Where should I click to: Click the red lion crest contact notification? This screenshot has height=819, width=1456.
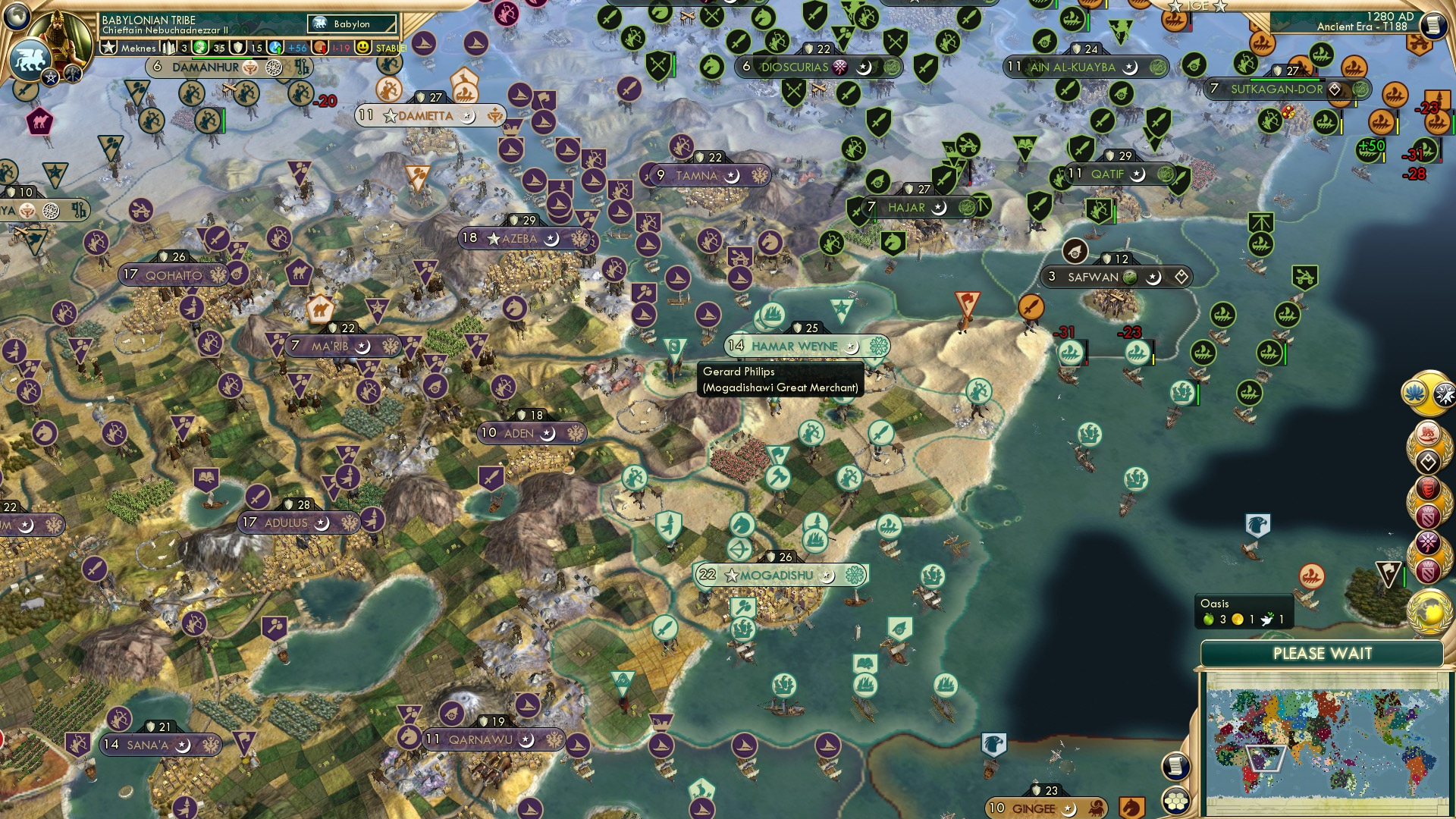1427,432
